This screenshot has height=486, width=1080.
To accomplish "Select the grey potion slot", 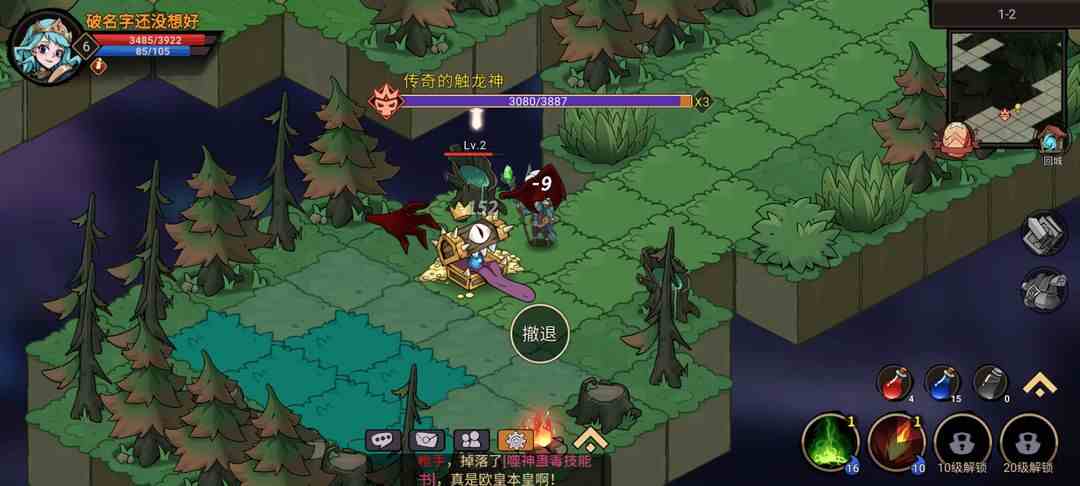I will pyautogui.click(x=990, y=382).
